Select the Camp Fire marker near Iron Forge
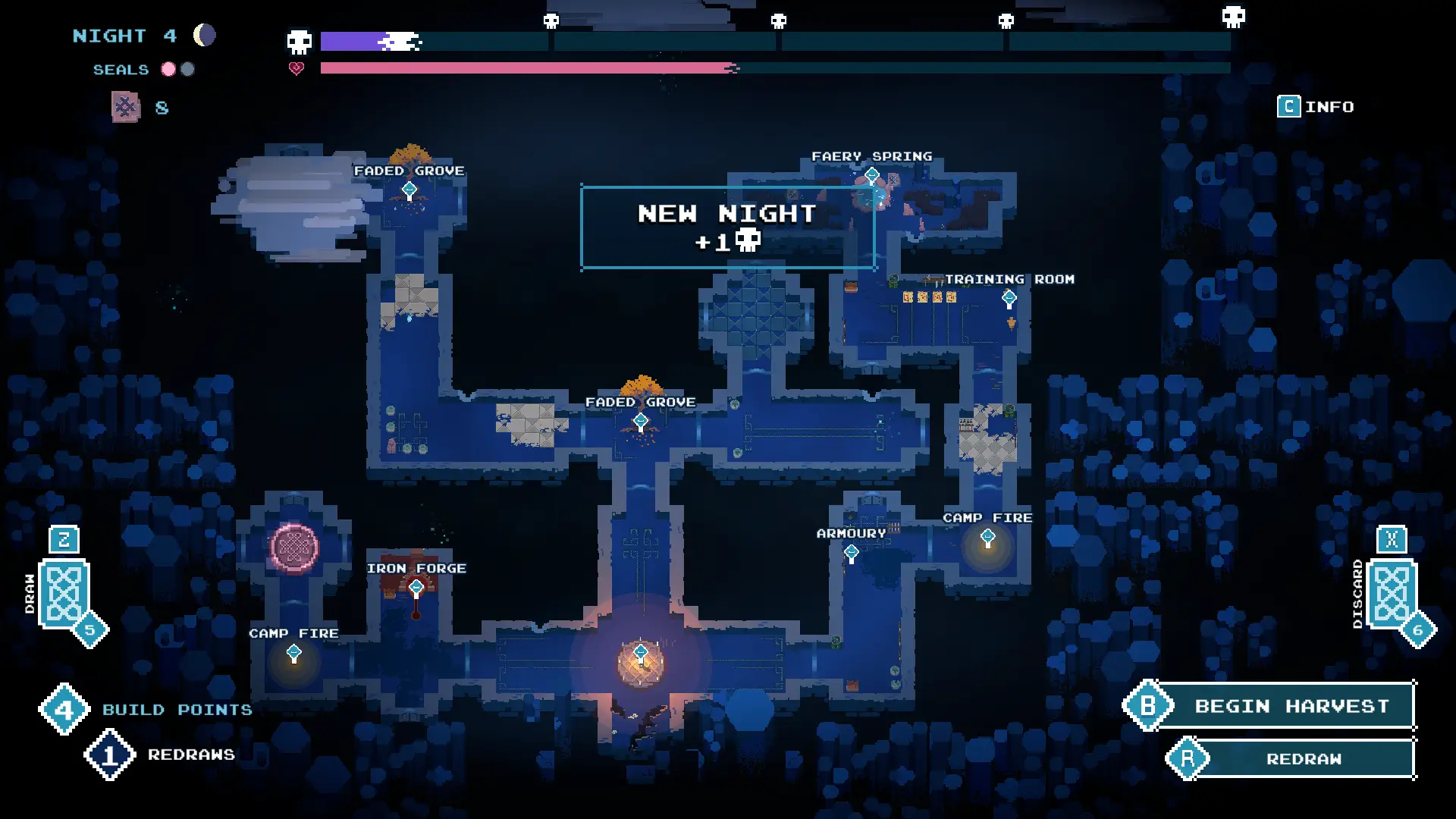 point(294,652)
